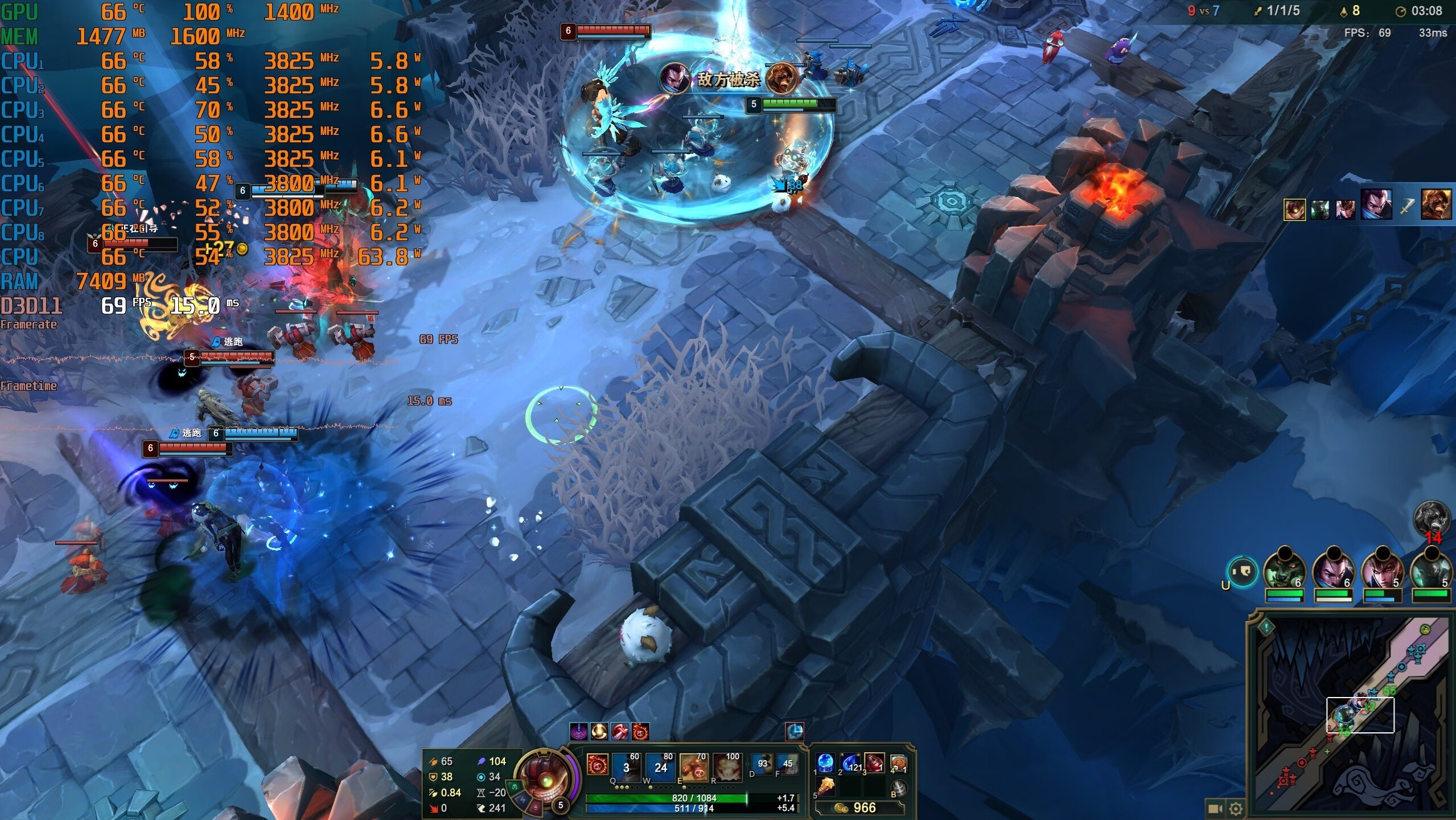Cast the E Hexplosive Minefield ability
Screen dimensions: 1456x820
tap(694, 767)
